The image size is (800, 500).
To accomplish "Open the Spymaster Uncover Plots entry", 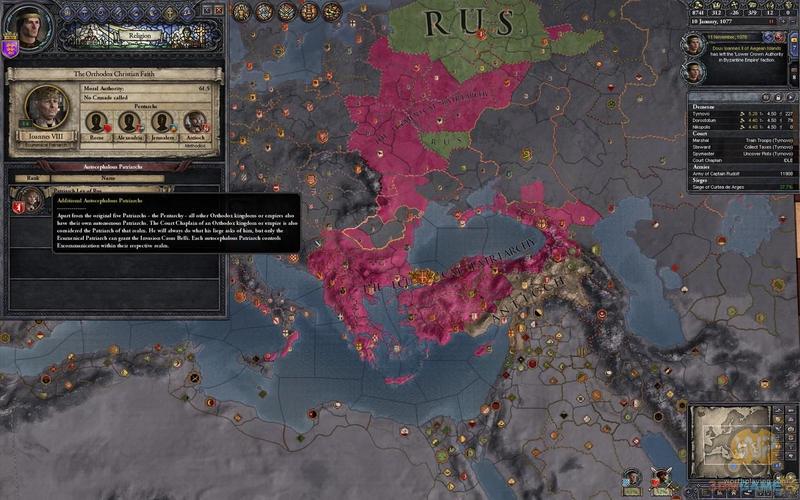I will [740, 152].
